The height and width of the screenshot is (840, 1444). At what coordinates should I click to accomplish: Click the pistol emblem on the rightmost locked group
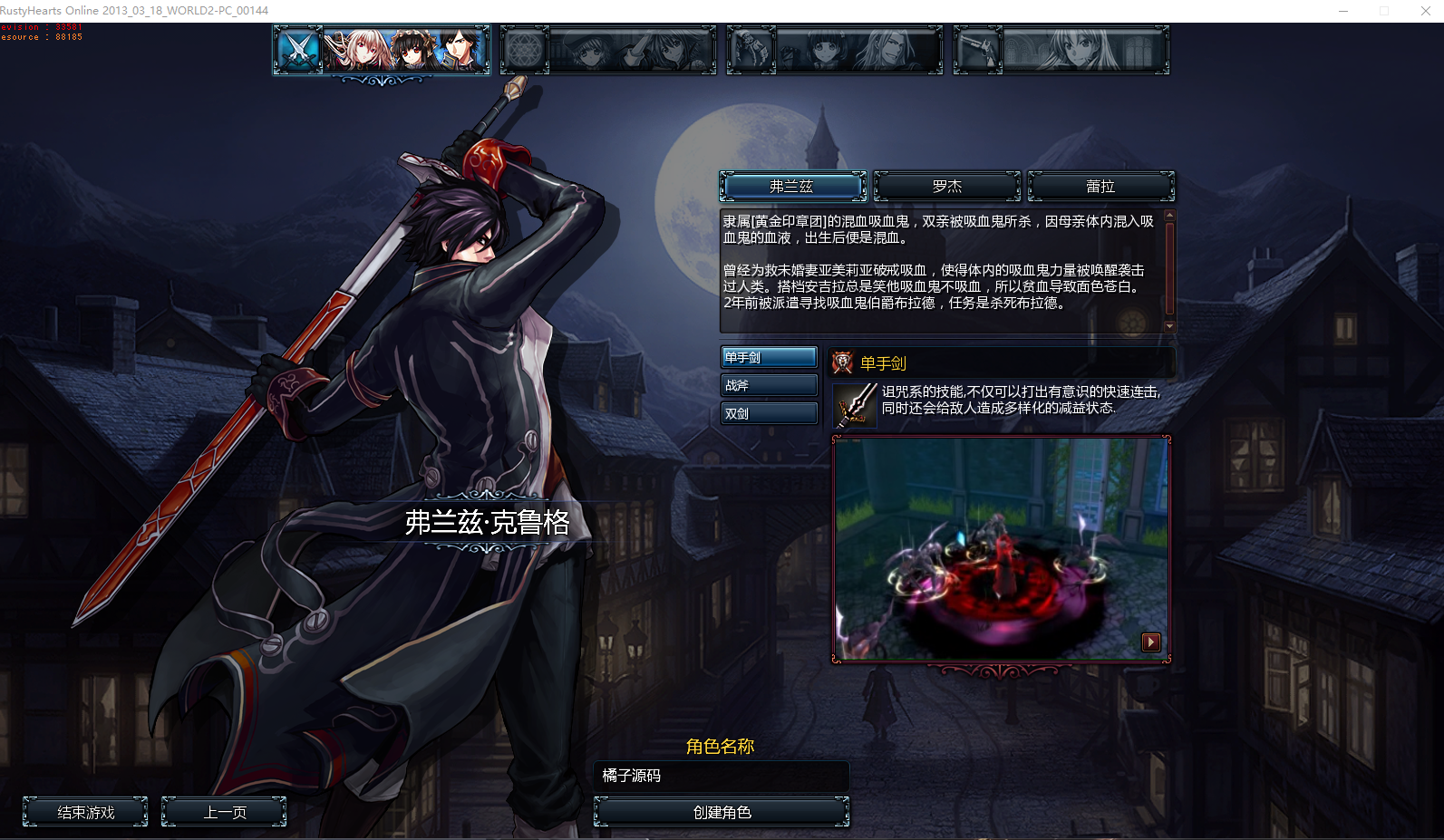[977, 50]
